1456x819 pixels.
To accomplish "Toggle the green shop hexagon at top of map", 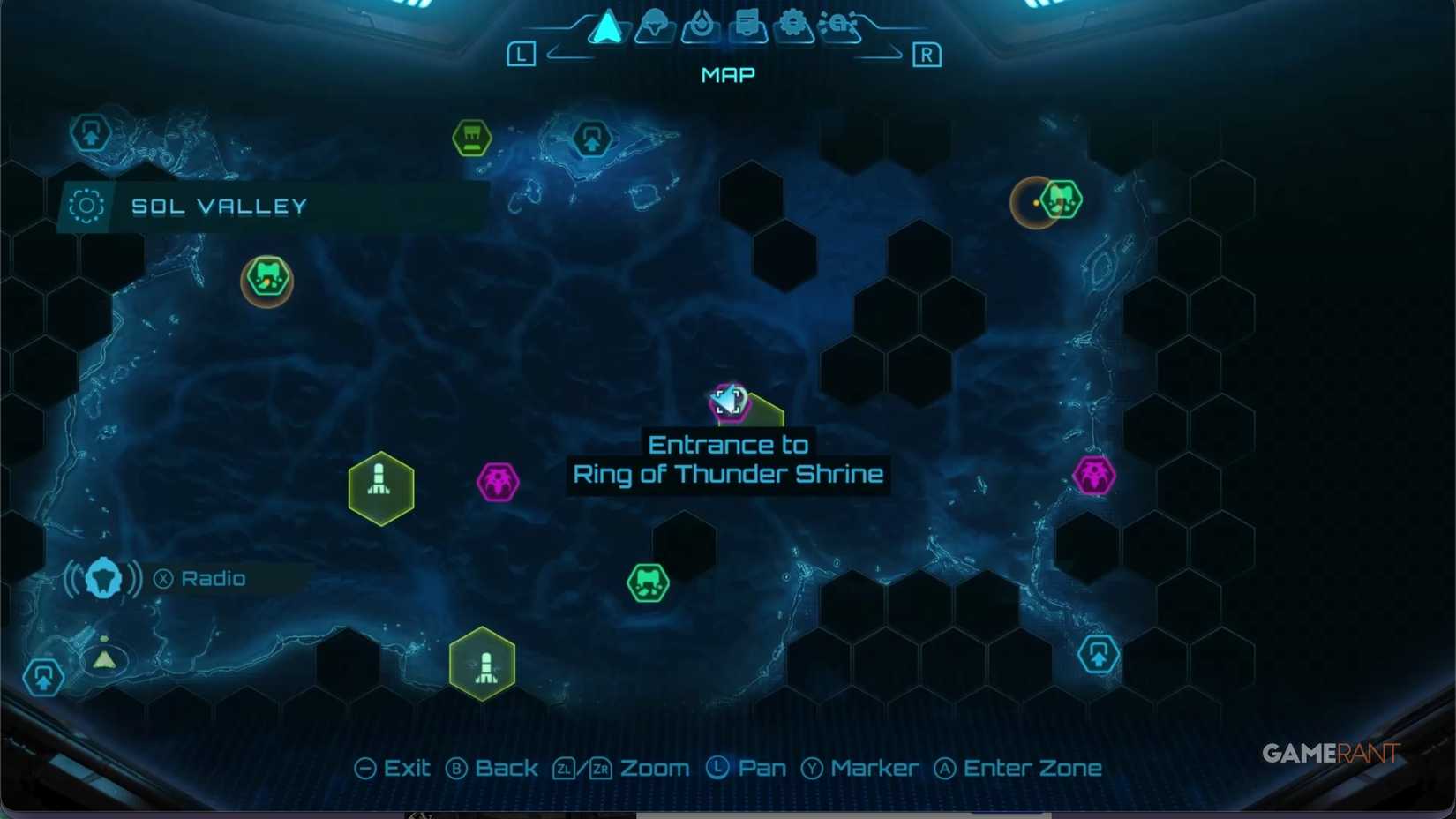I will click(472, 138).
